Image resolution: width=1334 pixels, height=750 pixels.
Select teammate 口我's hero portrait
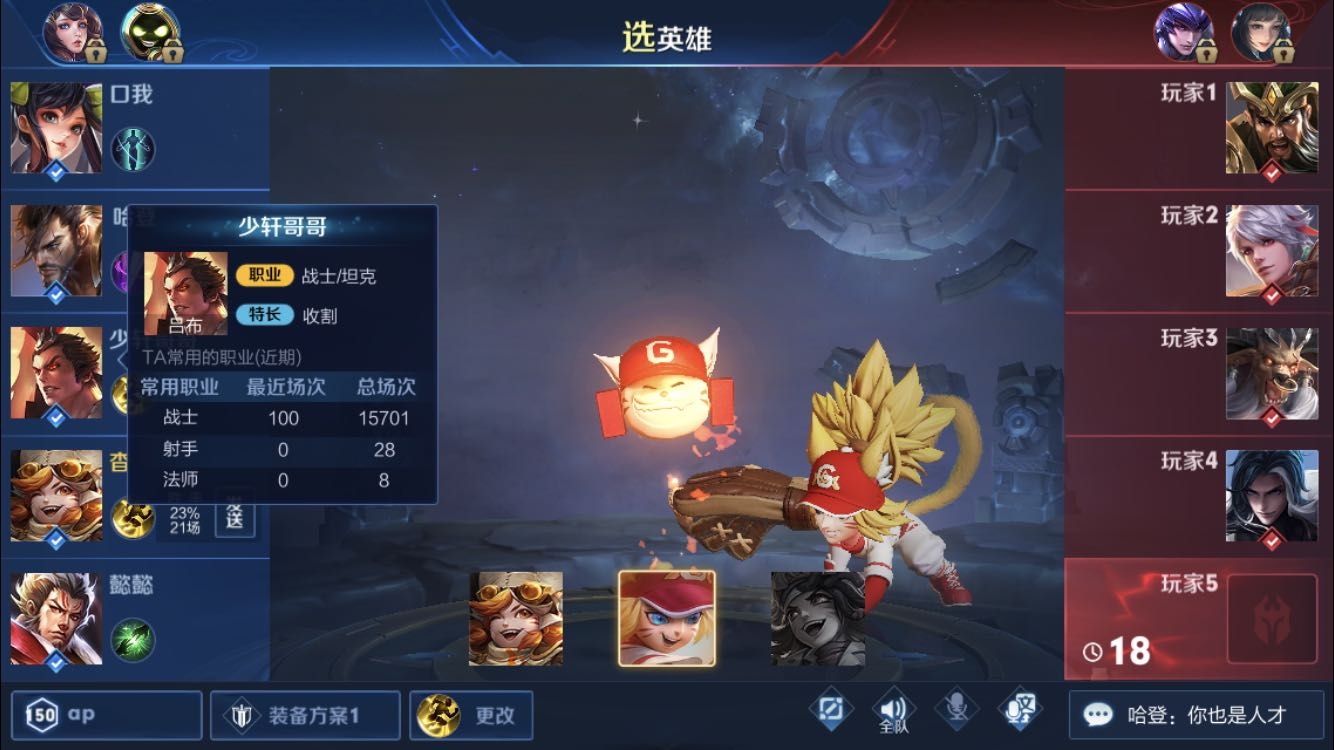[x=56, y=128]
